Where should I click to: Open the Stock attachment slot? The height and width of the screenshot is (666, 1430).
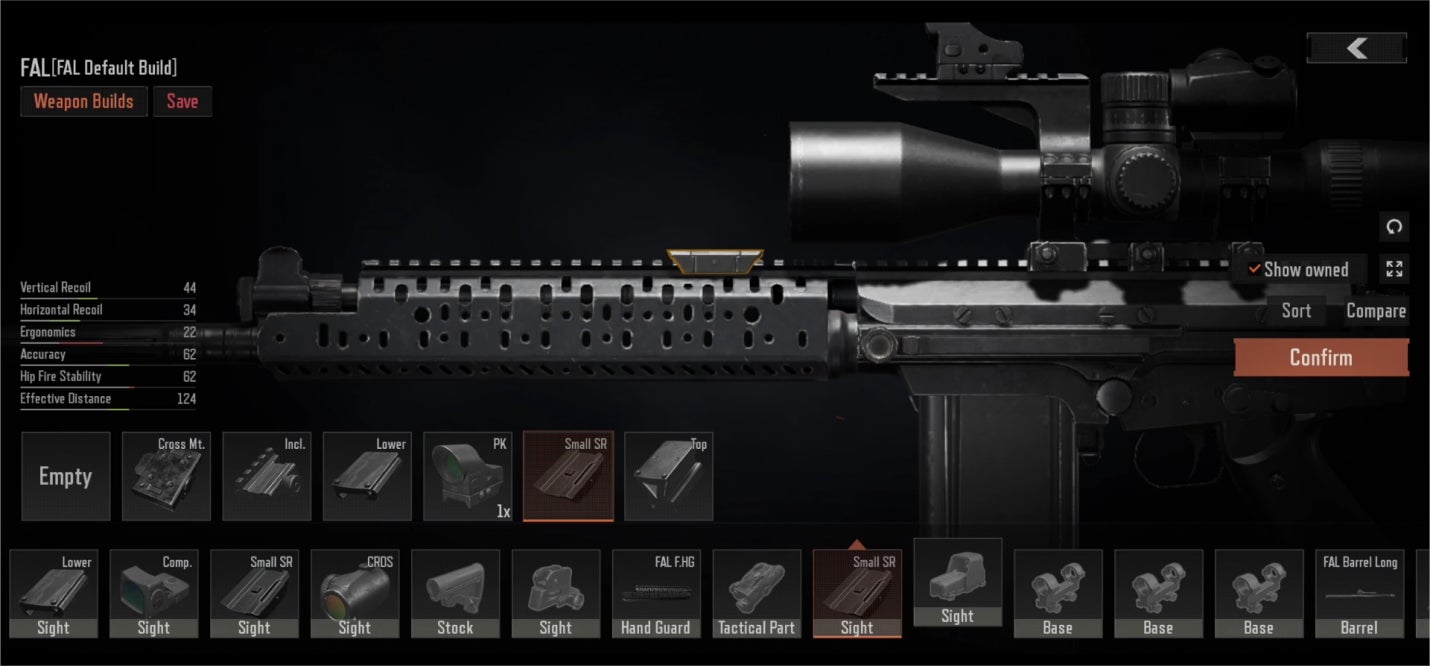coord(455,593)
